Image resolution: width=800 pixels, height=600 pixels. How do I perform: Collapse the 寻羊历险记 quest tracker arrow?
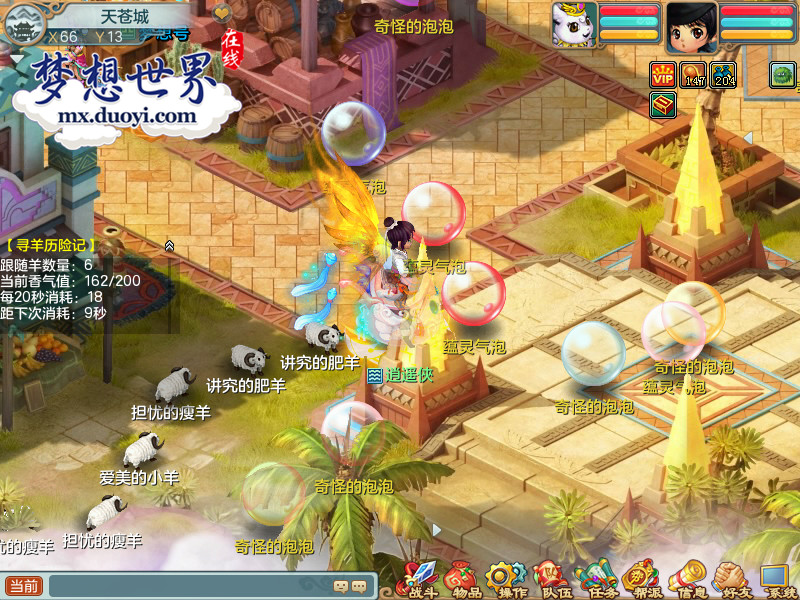click(170, 245)
